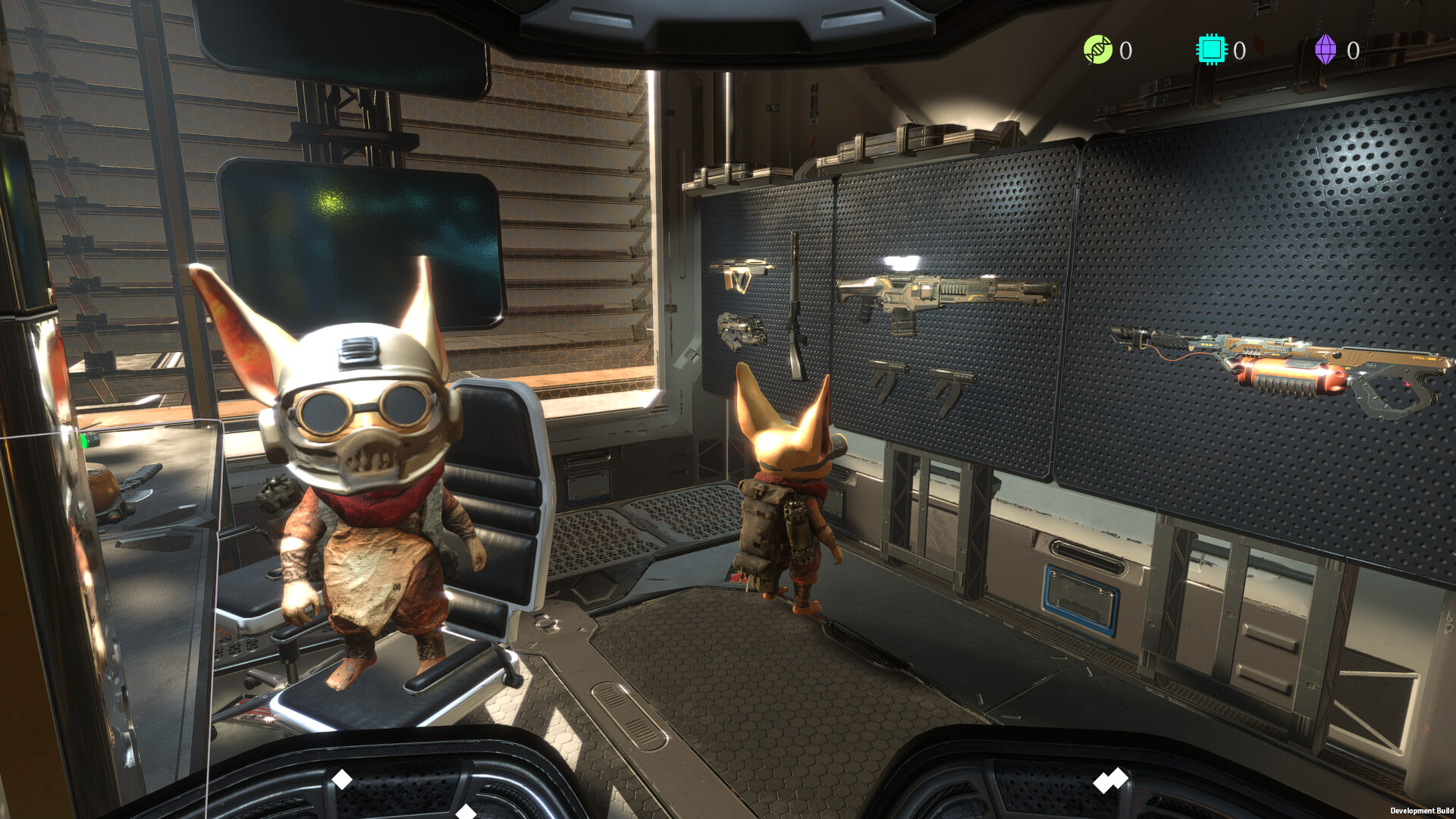Click the purple crystal resource icon
Image resolution: width=1456 pixels, height=819 pixels.
pyautogui.click(x=1325, y=50)
